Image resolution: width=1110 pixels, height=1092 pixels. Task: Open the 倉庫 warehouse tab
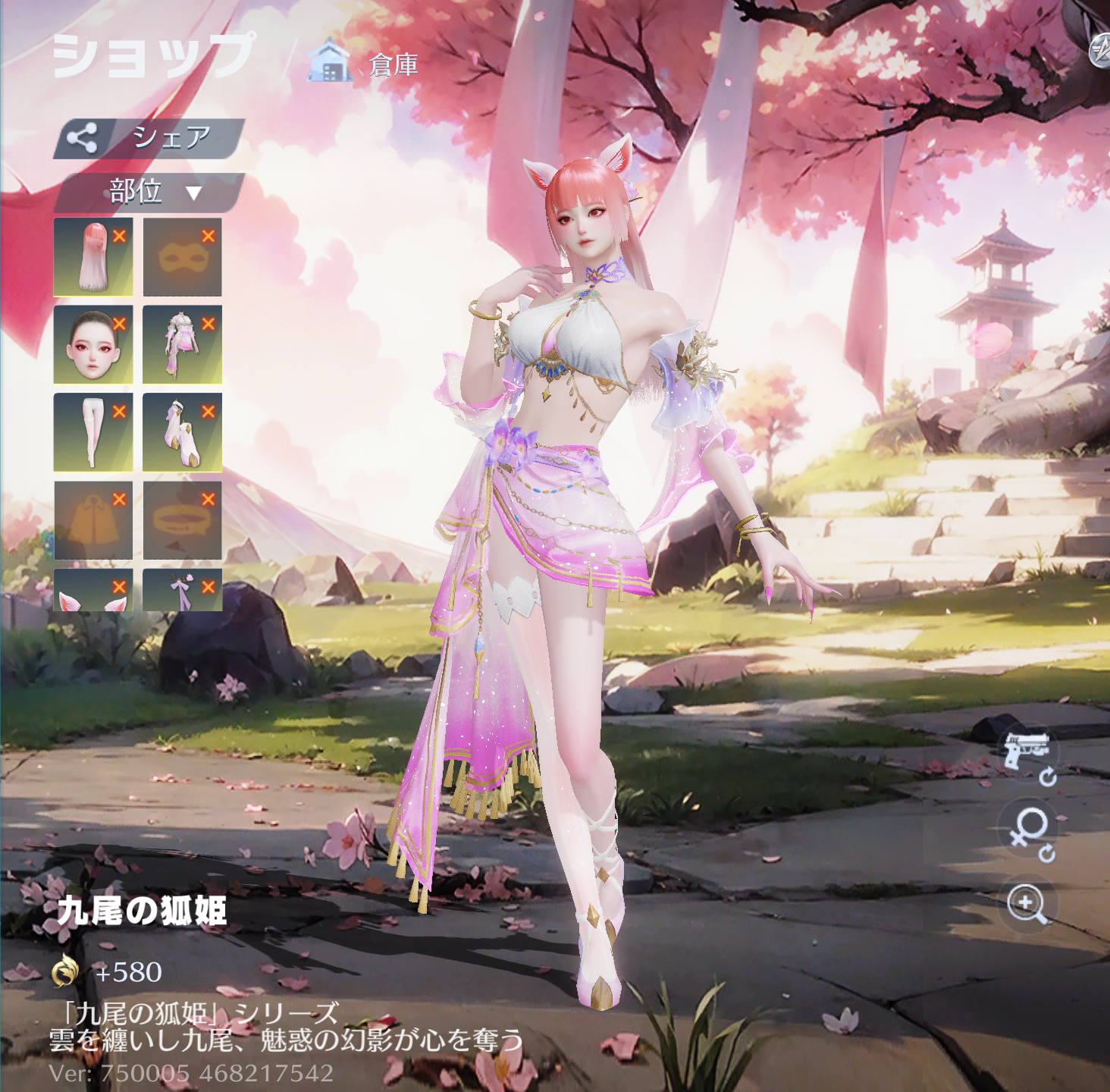pyautogui.click(x=365, y=64)
